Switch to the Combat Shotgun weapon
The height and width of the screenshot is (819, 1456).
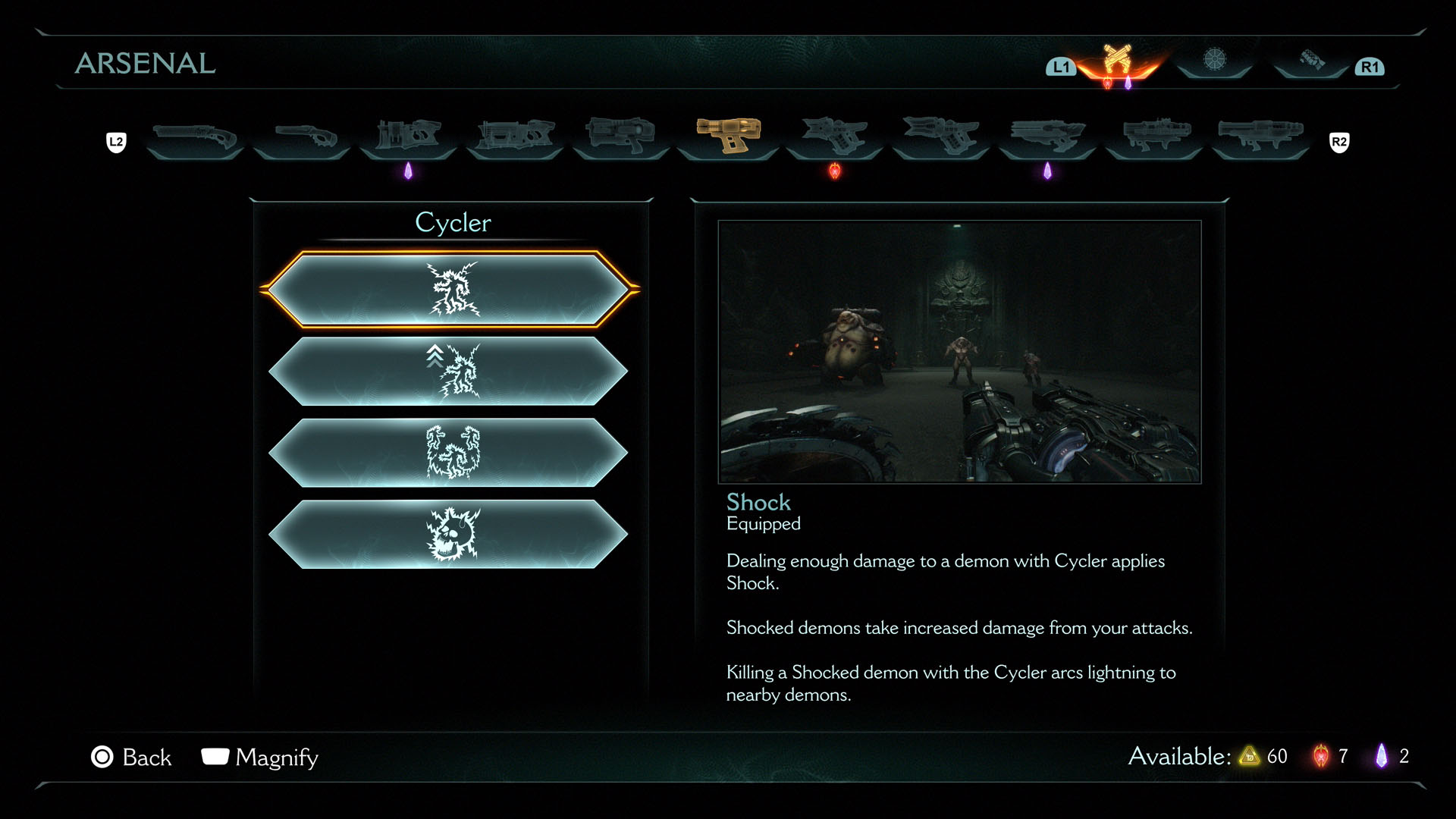[195, 137]
